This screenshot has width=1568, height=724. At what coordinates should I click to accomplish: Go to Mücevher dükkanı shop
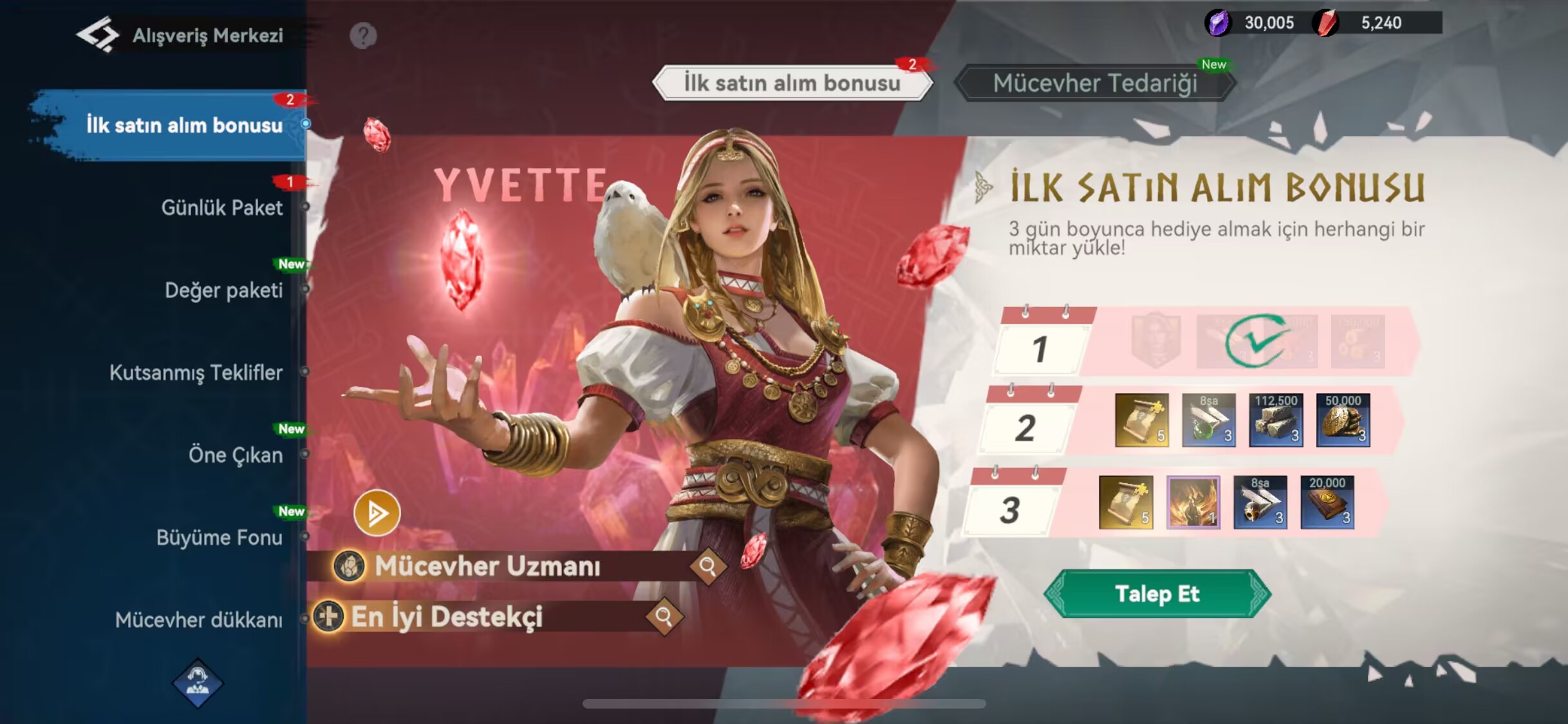pyautogui.click(x=198, y=620)
